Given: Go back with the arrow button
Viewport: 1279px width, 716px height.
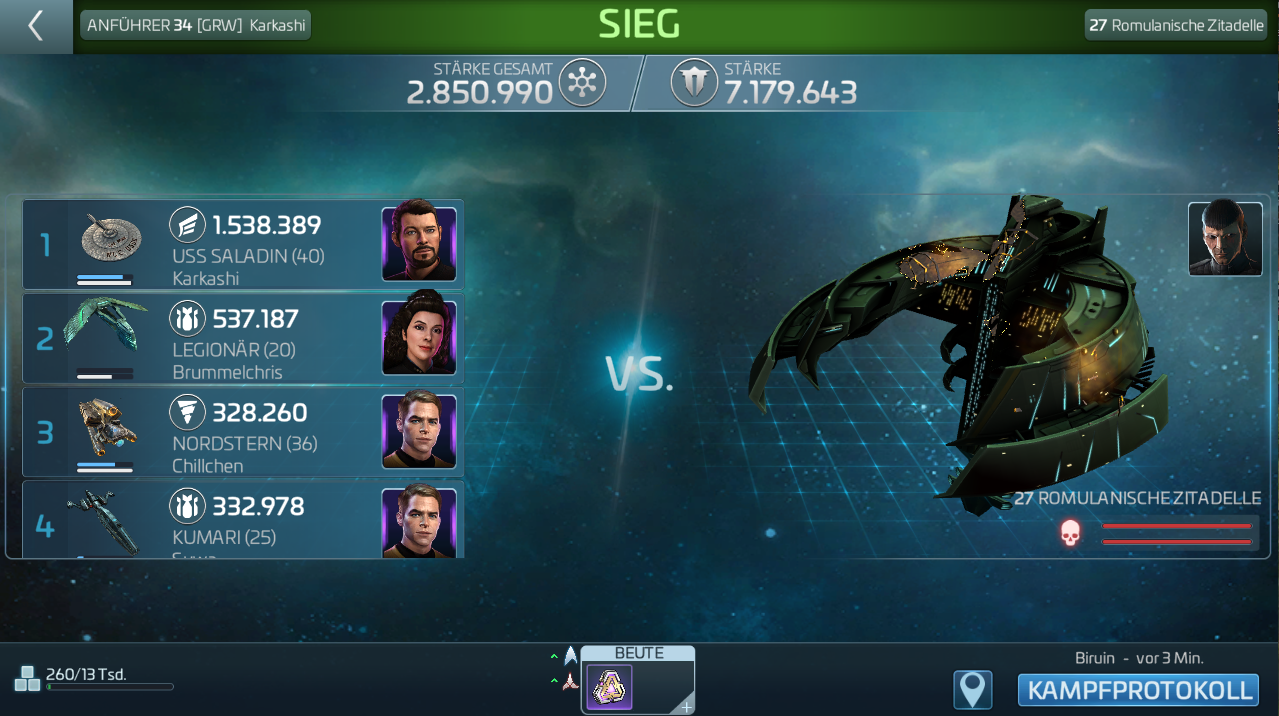Looking at the screenshot, I should click(36, 26).
